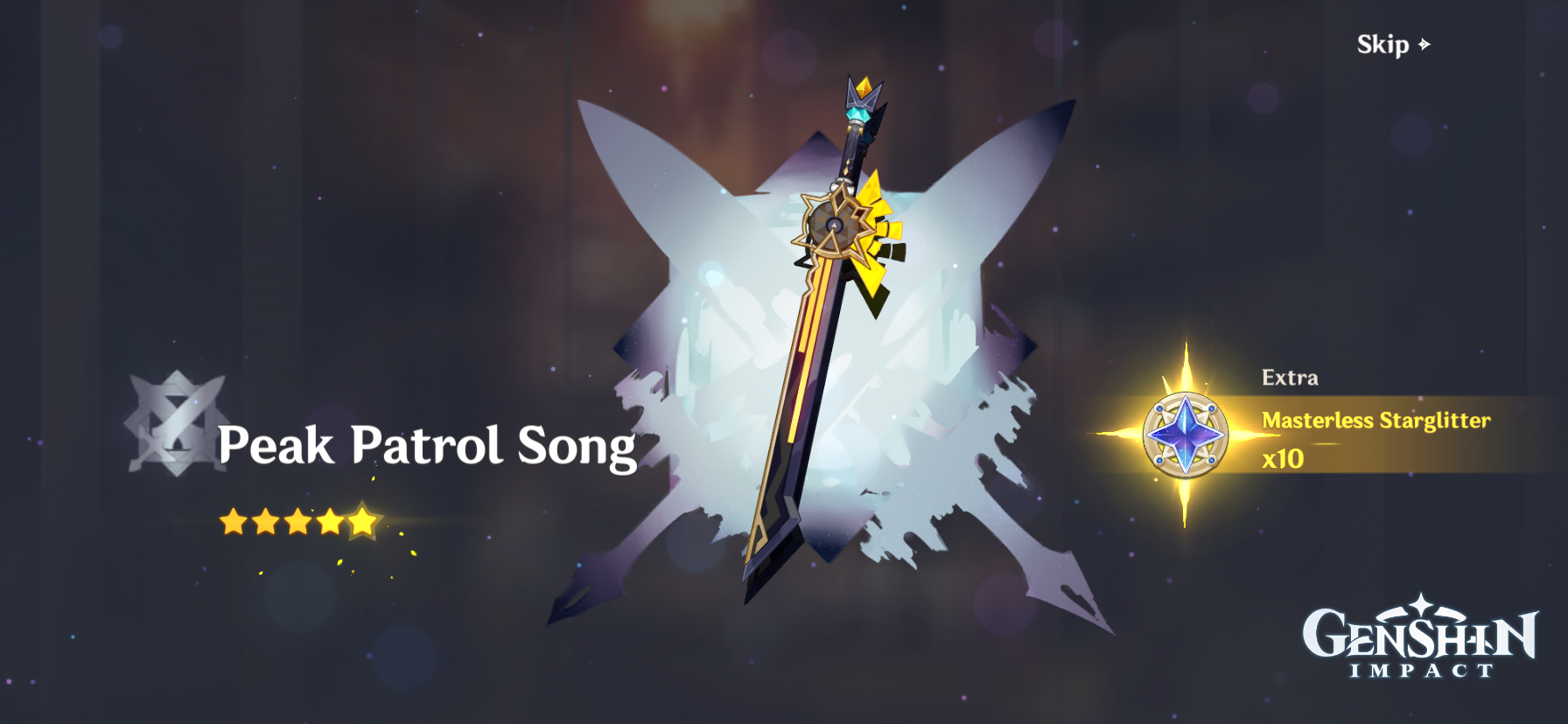Click the Masterless Starglitter text label
1568x724 pixels.
coord(1376,421)
